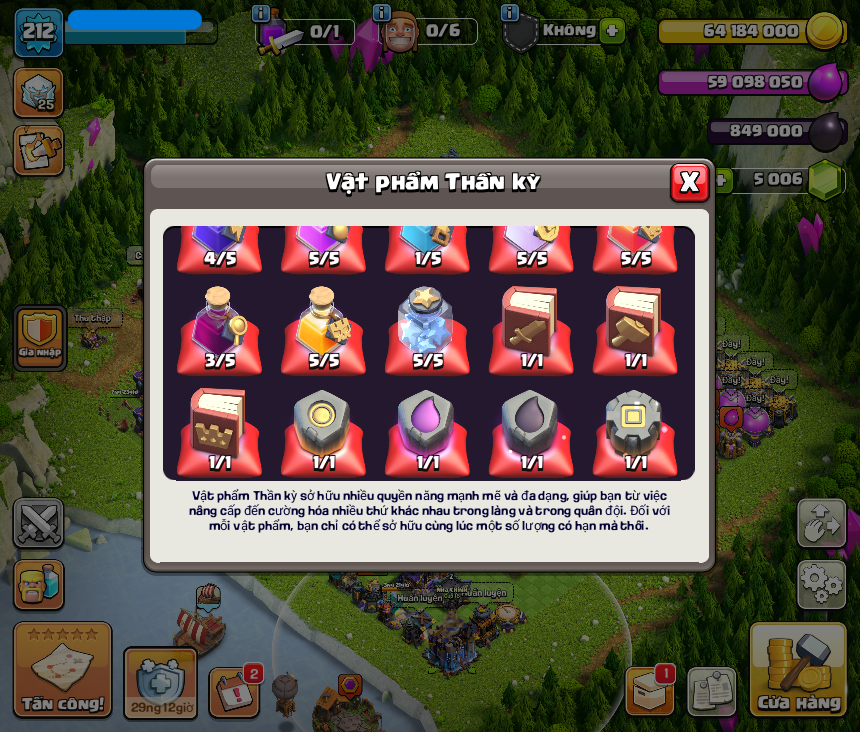
Task: Open the crossed swords army icon
Action: pos(39,523)
